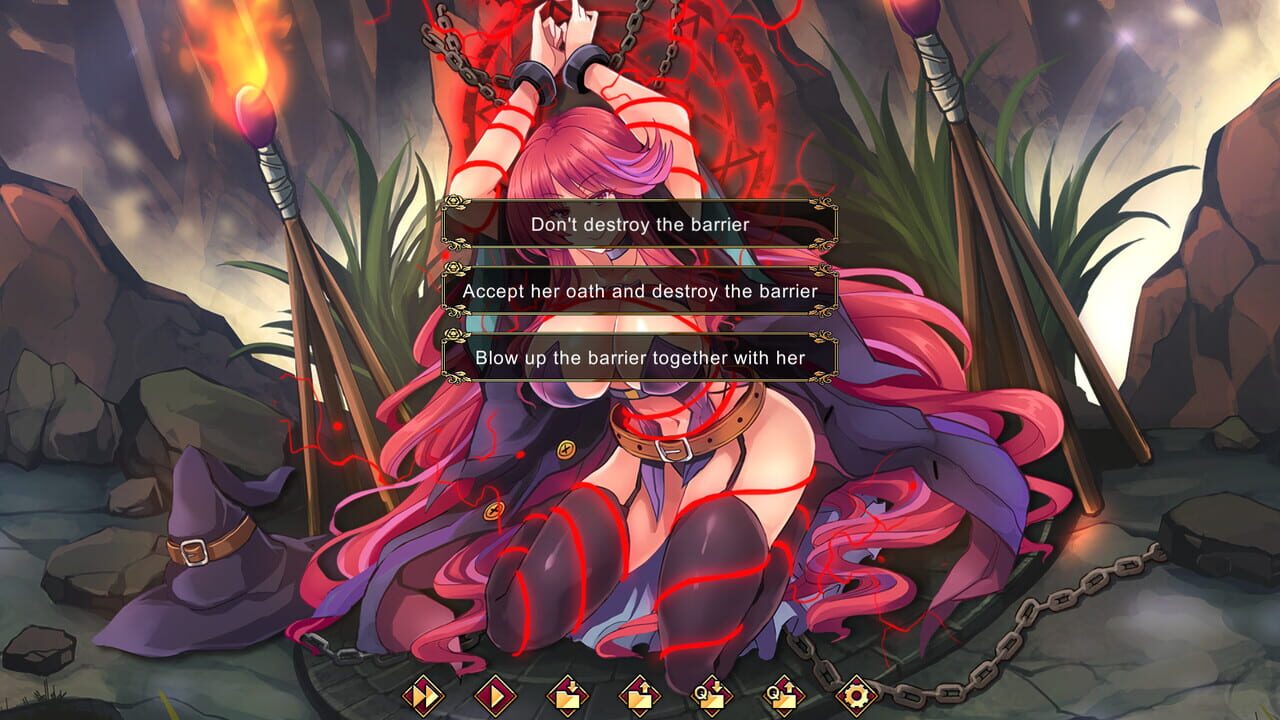Image resolution: width=1280 pixels, height=720 pixels.
Task: Choose 'Blow up the barrier together with her'
Action: 640,357
